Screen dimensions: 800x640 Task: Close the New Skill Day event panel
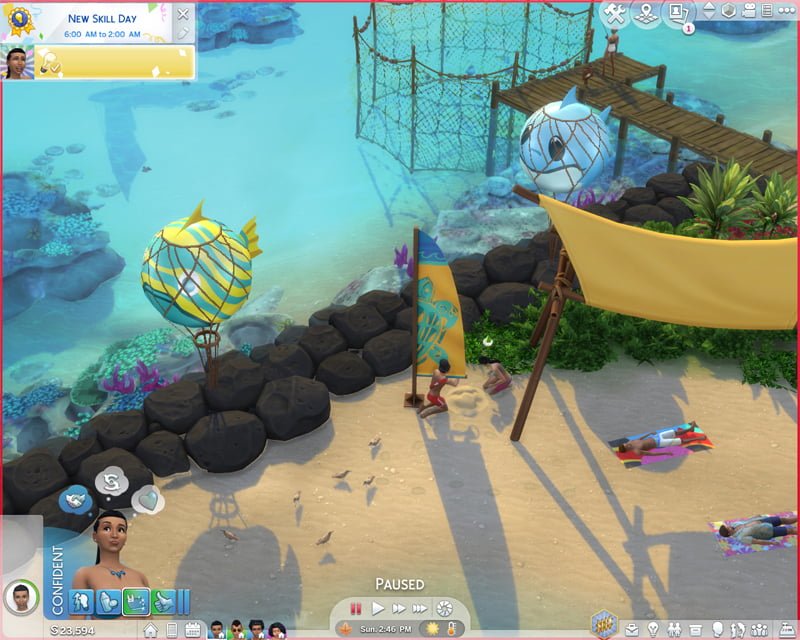(182, 14)
